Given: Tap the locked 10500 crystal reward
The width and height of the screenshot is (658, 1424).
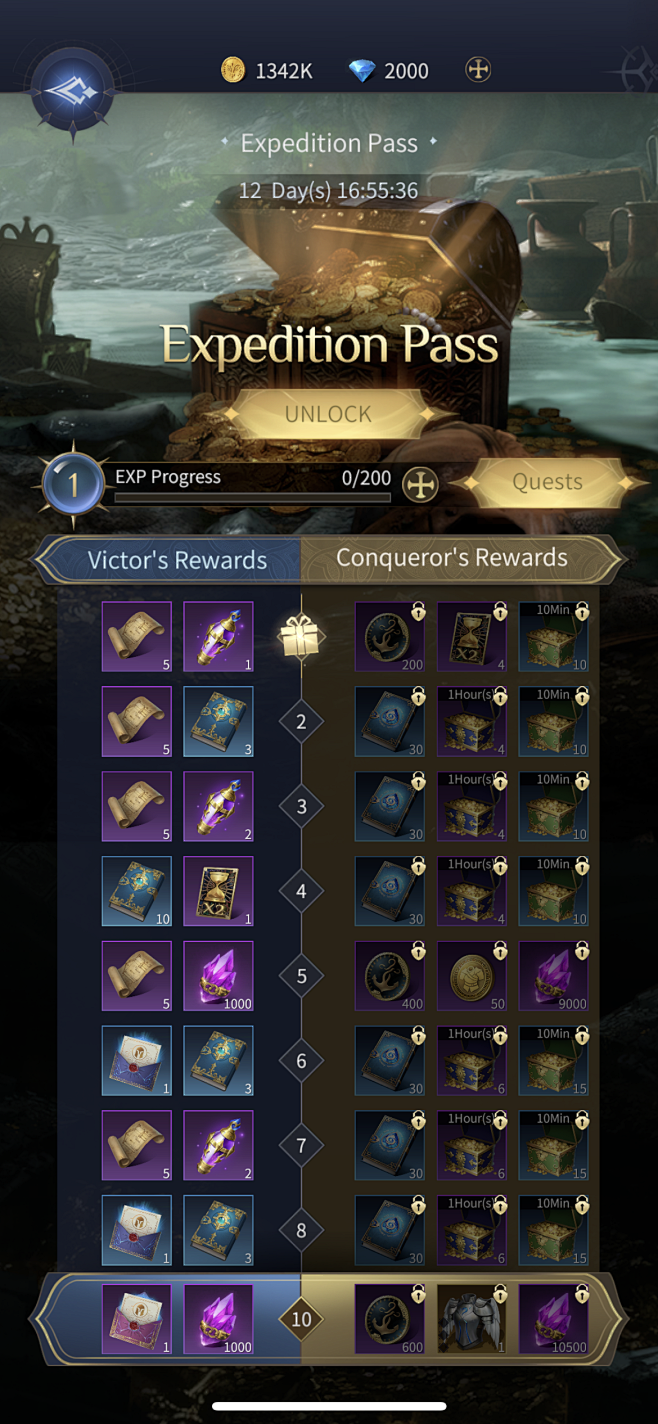Looking at the screenshot, I should 553,1319.
